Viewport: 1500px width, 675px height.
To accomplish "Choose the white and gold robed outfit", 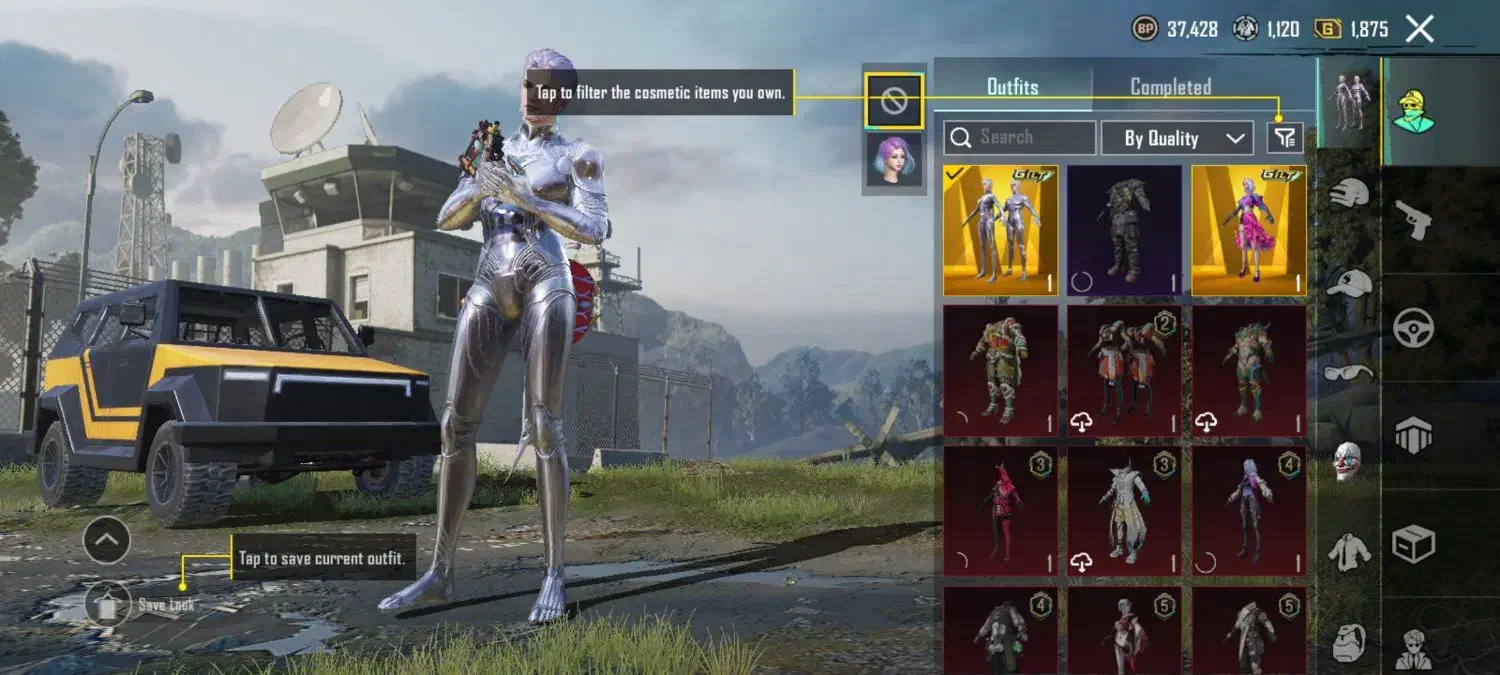I will pyautogui.click(x=1124, y=511).
